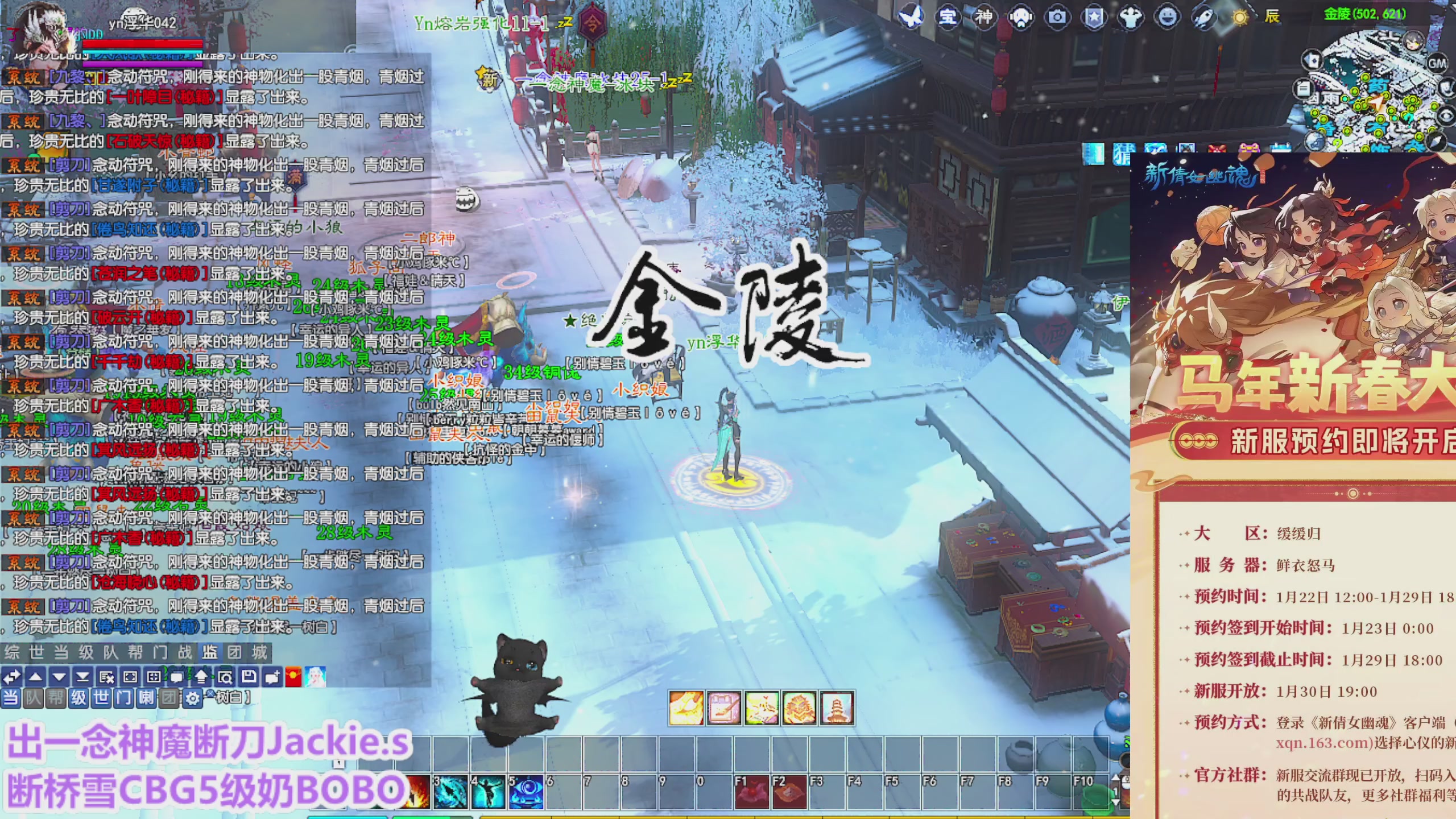Open the star achievements badge icon
1456x819 pixels.
(x=1095, y=16)
